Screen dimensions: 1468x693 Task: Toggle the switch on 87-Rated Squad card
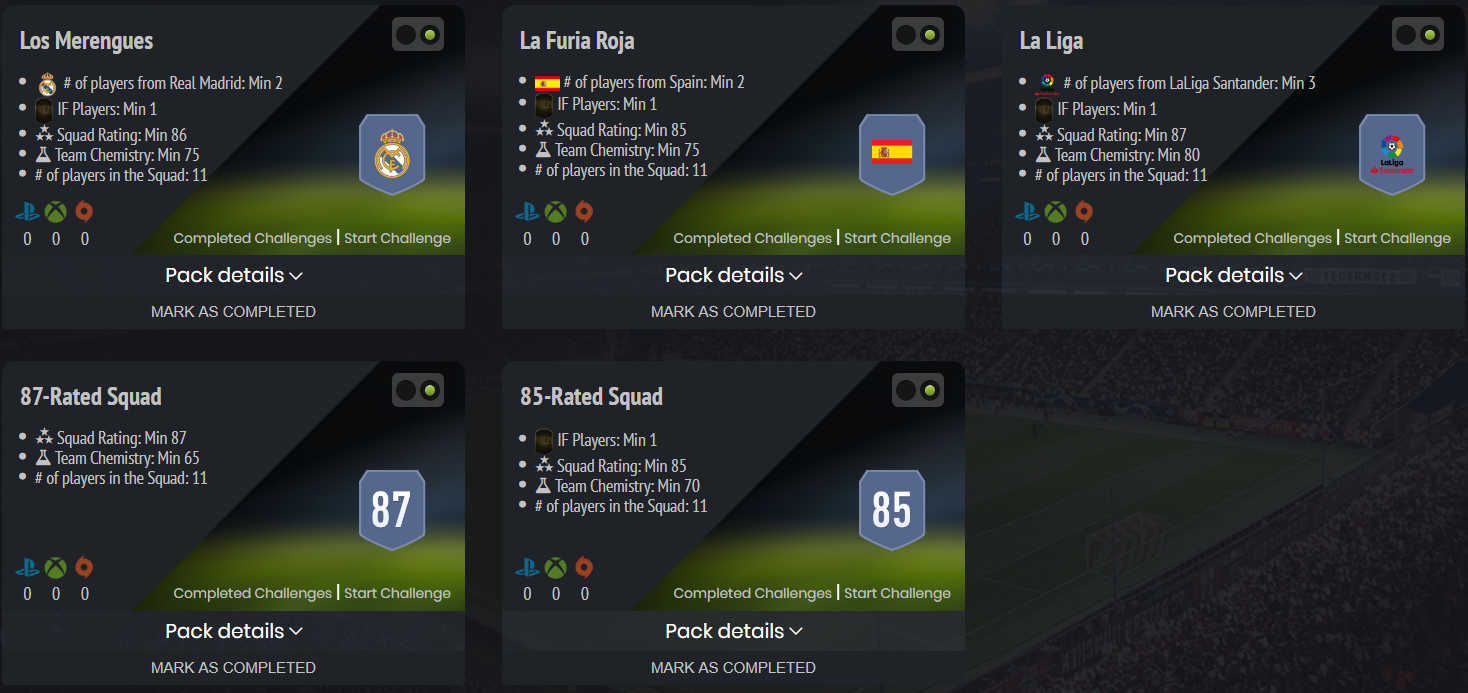[418, 390]
